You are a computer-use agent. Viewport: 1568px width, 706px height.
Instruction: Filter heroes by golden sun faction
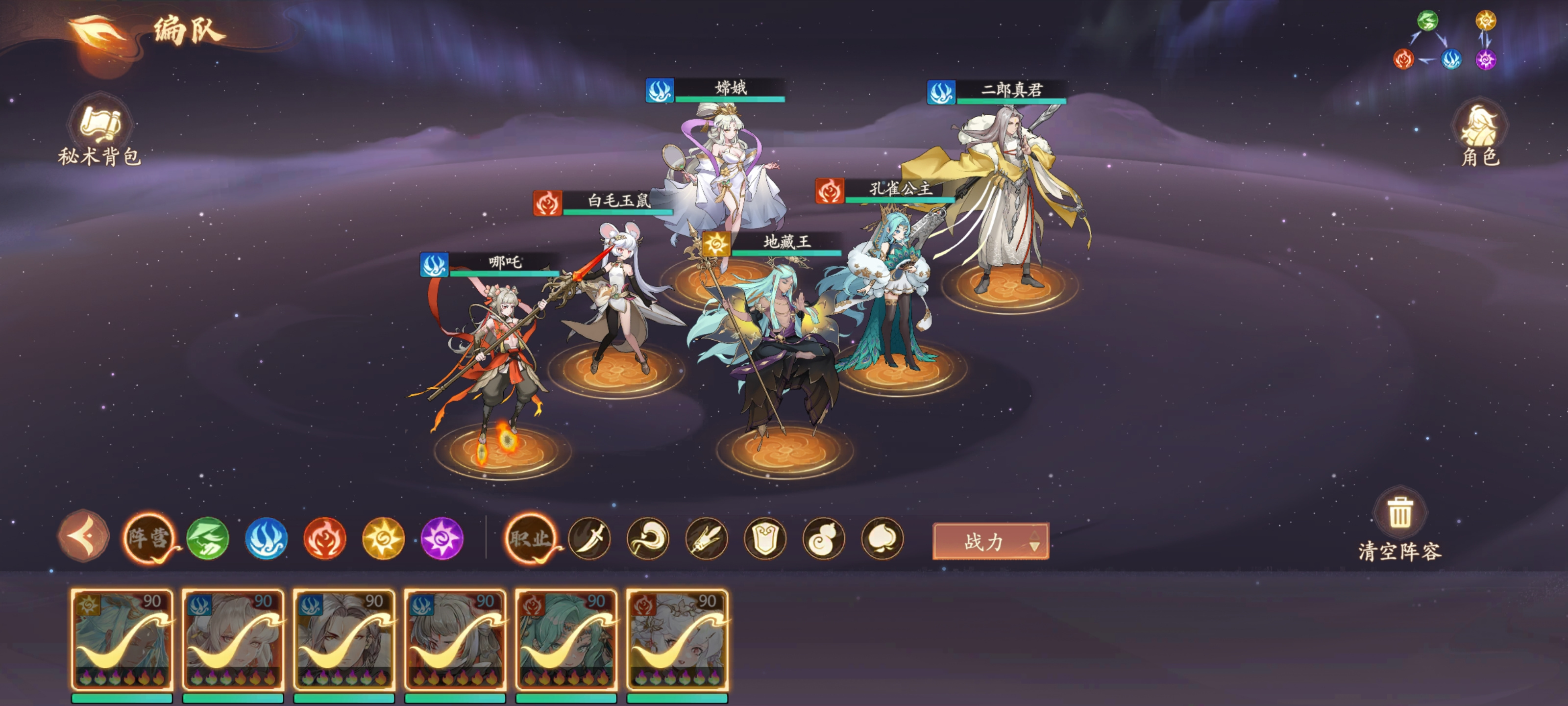click(x=383, y=538)
